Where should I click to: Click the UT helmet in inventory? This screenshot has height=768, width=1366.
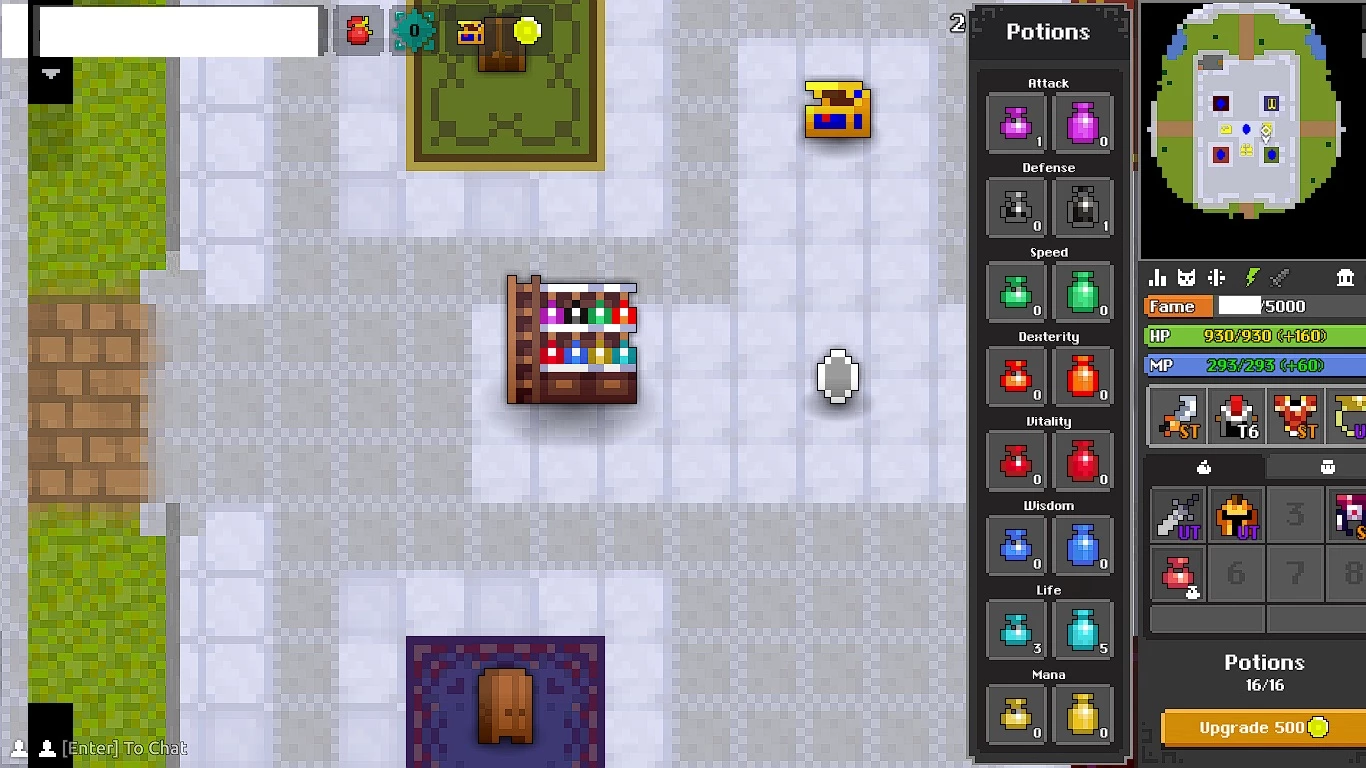pos(1234,514)
